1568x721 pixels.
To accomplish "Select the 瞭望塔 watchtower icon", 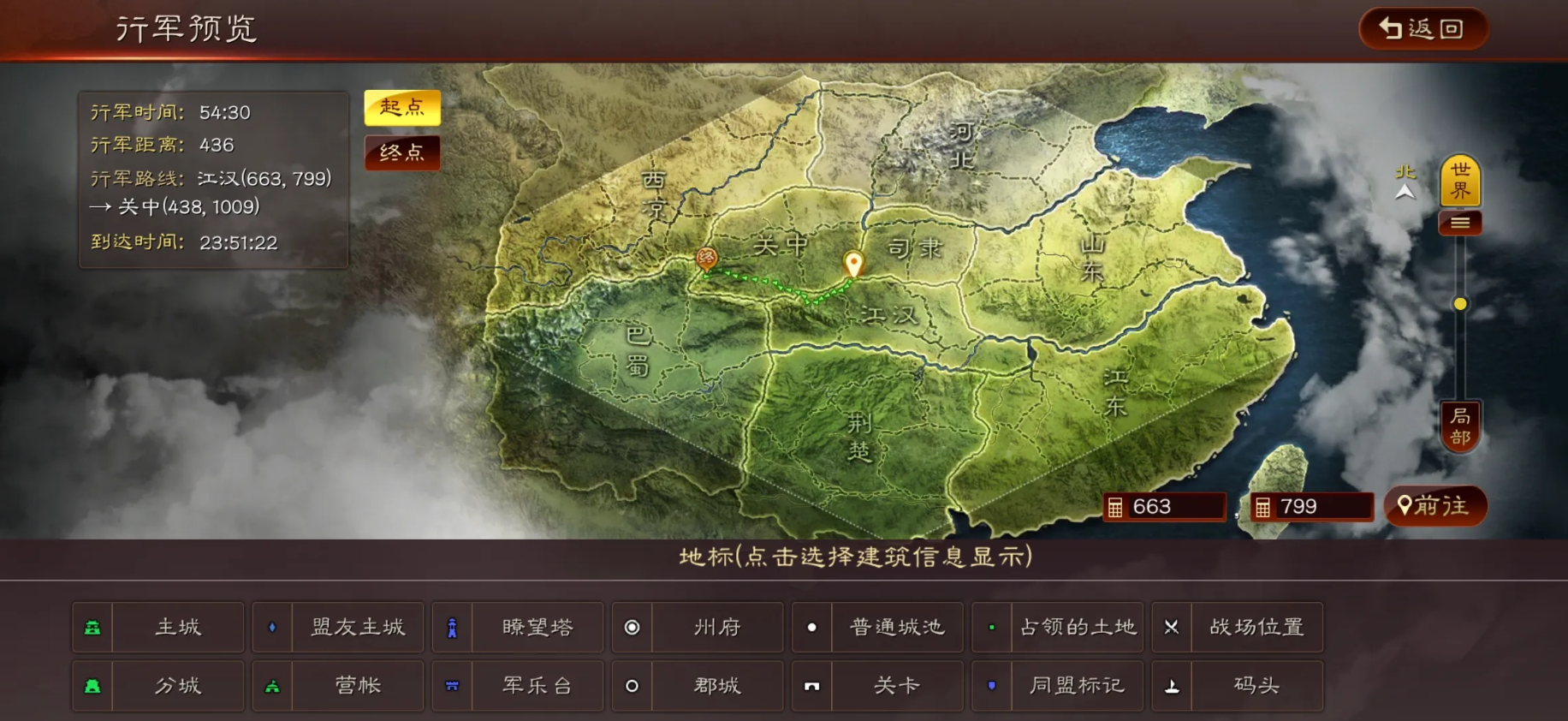I will tap(452, 627).
